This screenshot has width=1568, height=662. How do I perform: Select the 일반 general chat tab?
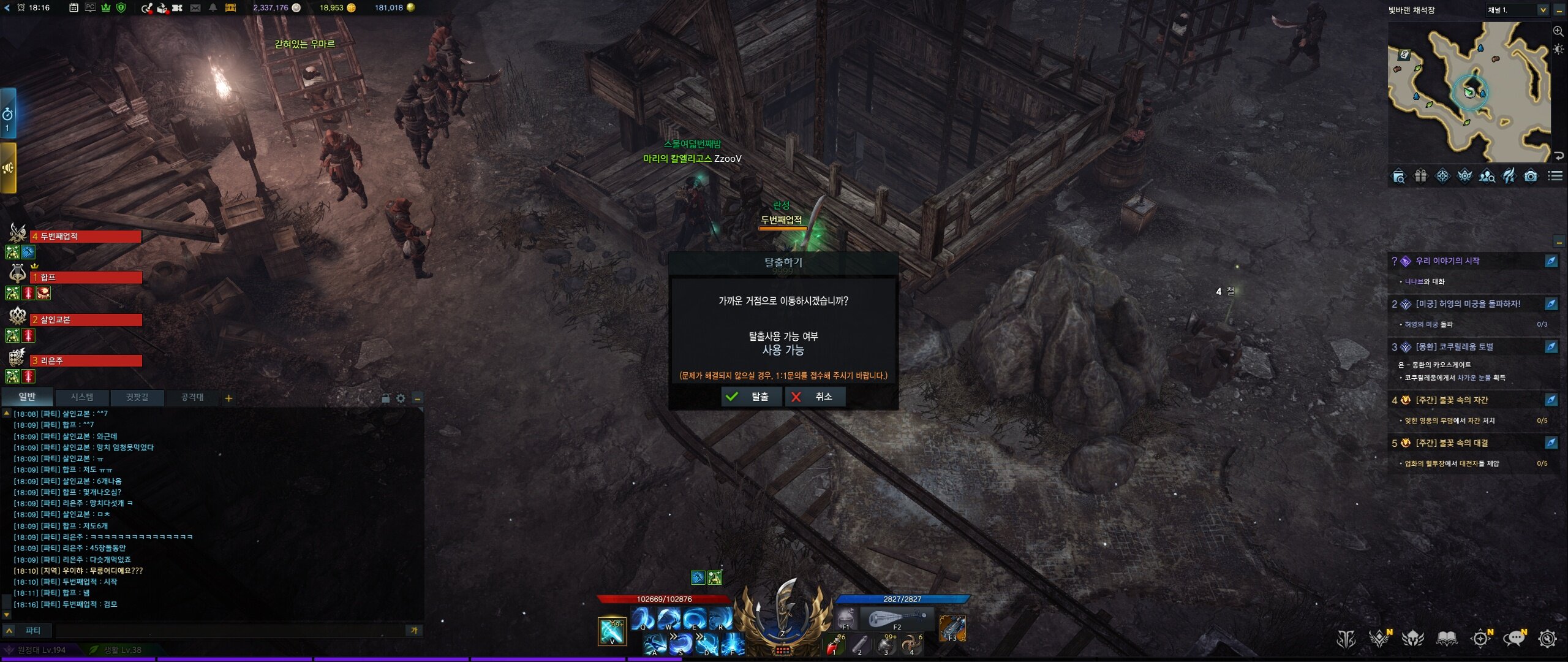coord(27,397)
